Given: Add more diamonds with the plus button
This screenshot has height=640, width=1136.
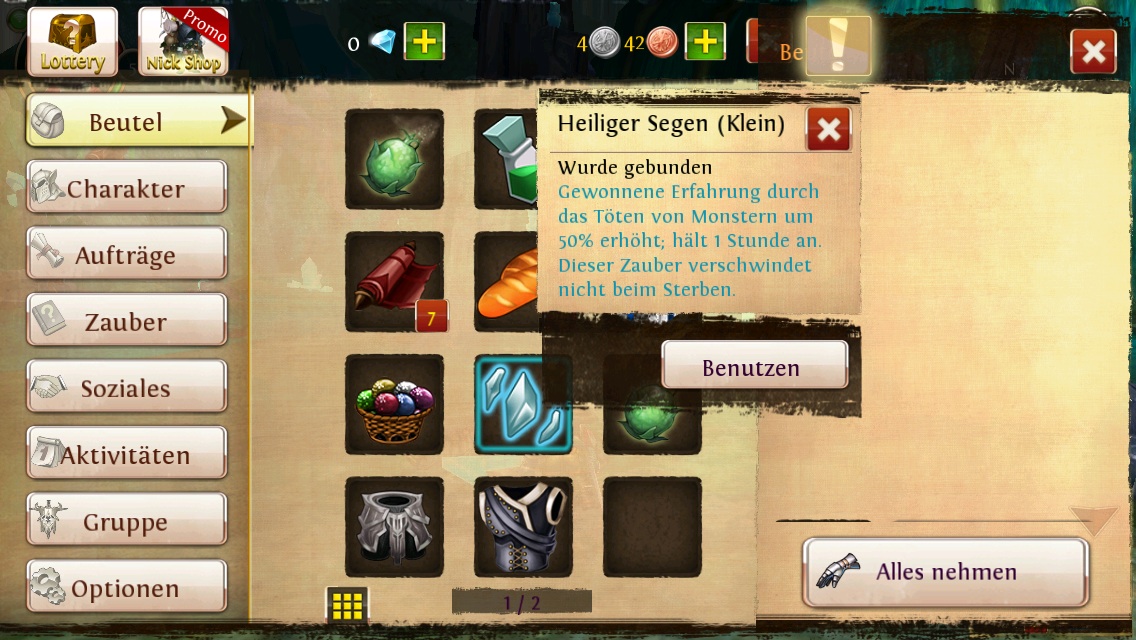Looking at the screenshot, I should pos(424,42).
